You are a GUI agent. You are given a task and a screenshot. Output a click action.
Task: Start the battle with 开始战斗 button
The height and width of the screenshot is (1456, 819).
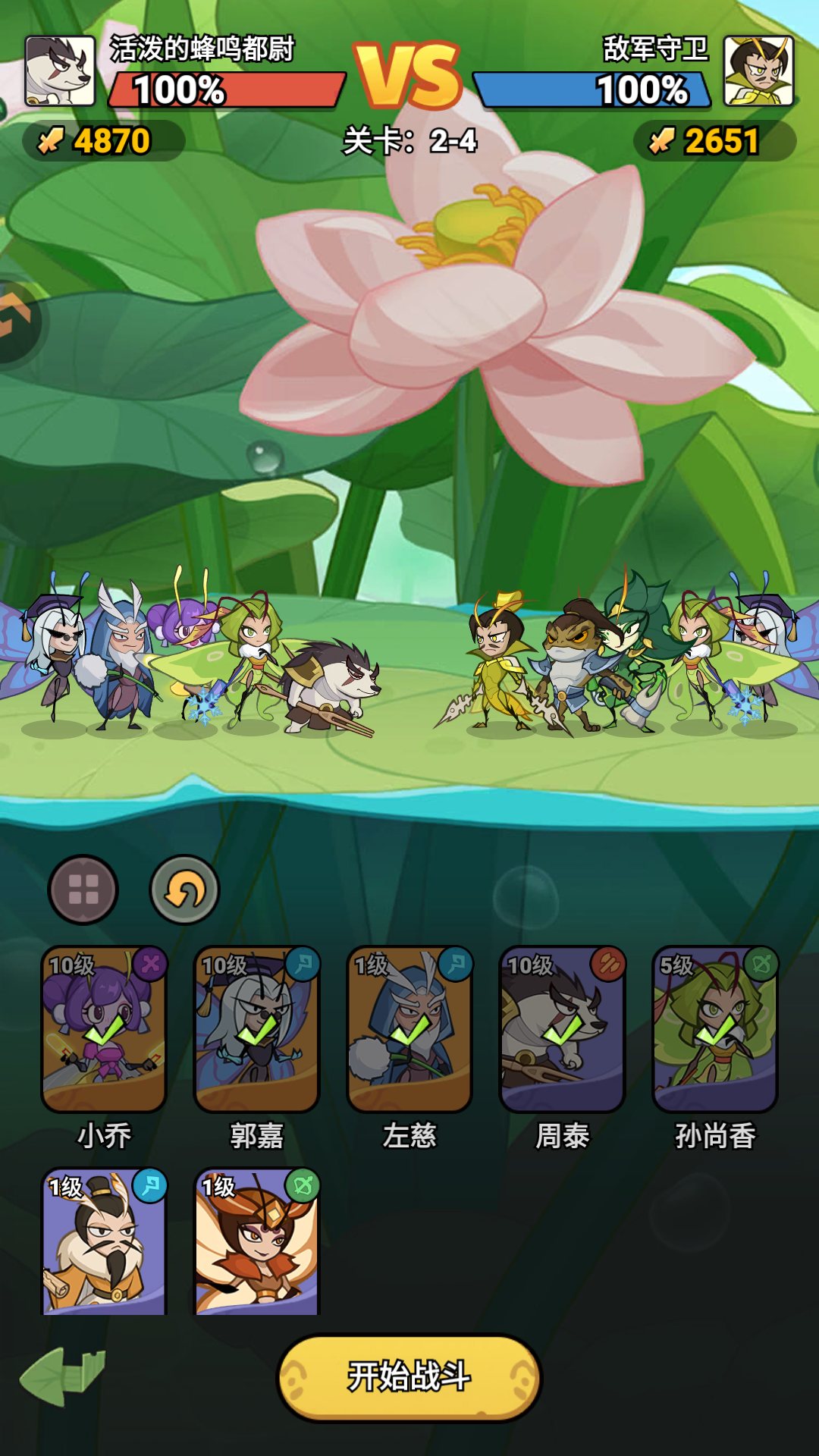pos(409,1376)
